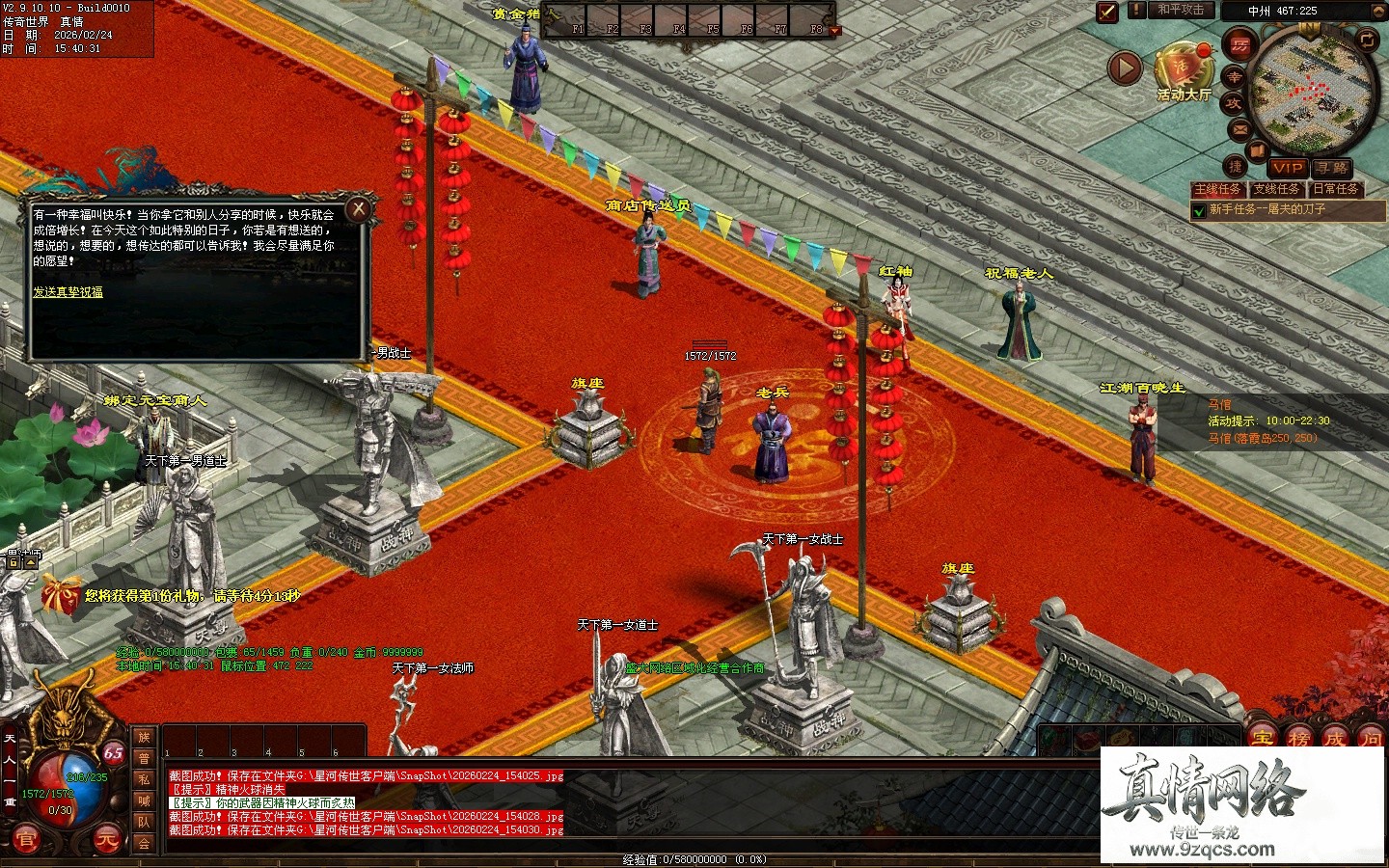
Task: Open the VIP panel
Action: tap(1287, 168)
